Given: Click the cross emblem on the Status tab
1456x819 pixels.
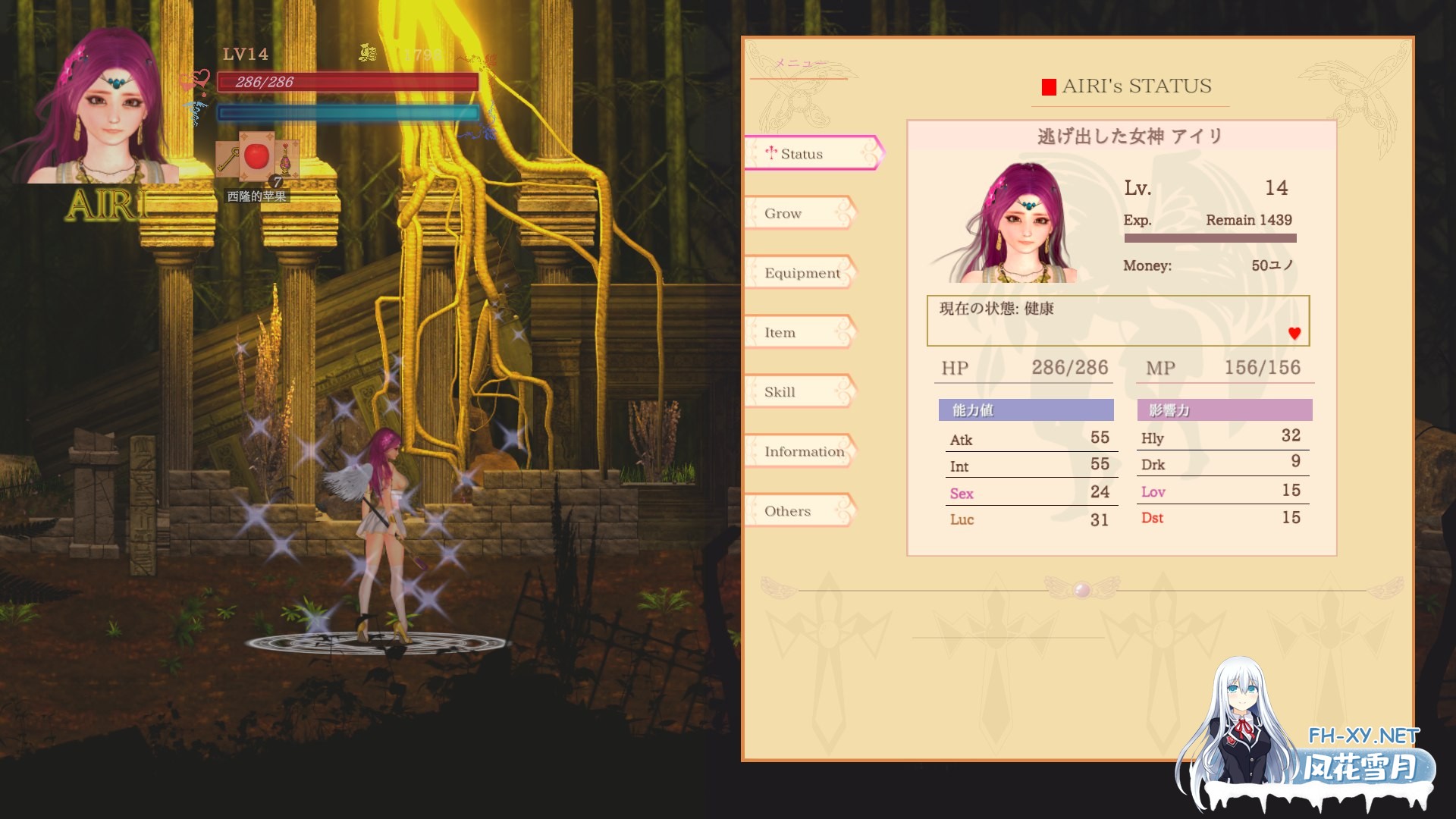Looking at the screenshot, I should 772,153.
